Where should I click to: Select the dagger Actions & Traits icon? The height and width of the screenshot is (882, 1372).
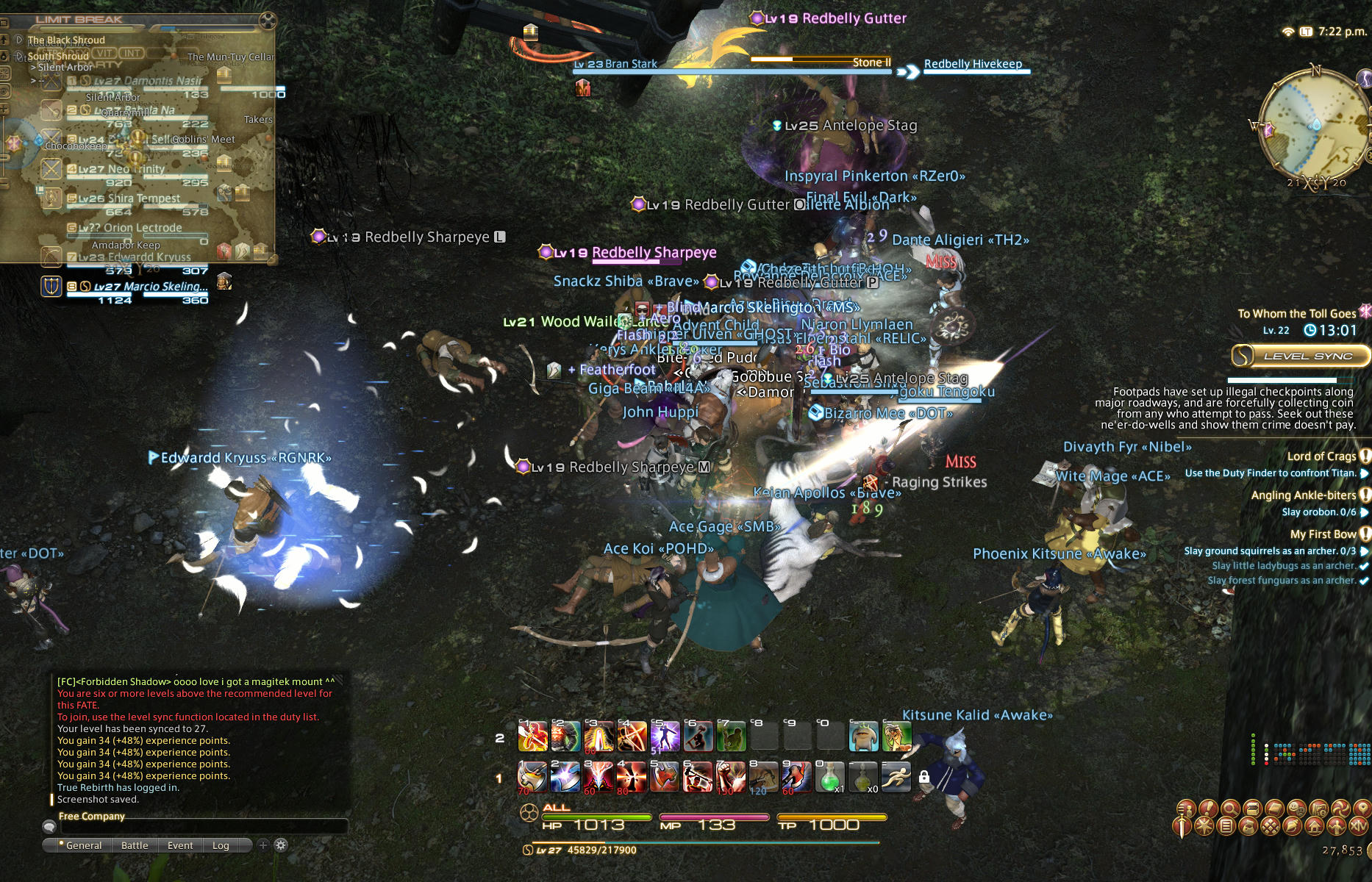coord(1181,826)
